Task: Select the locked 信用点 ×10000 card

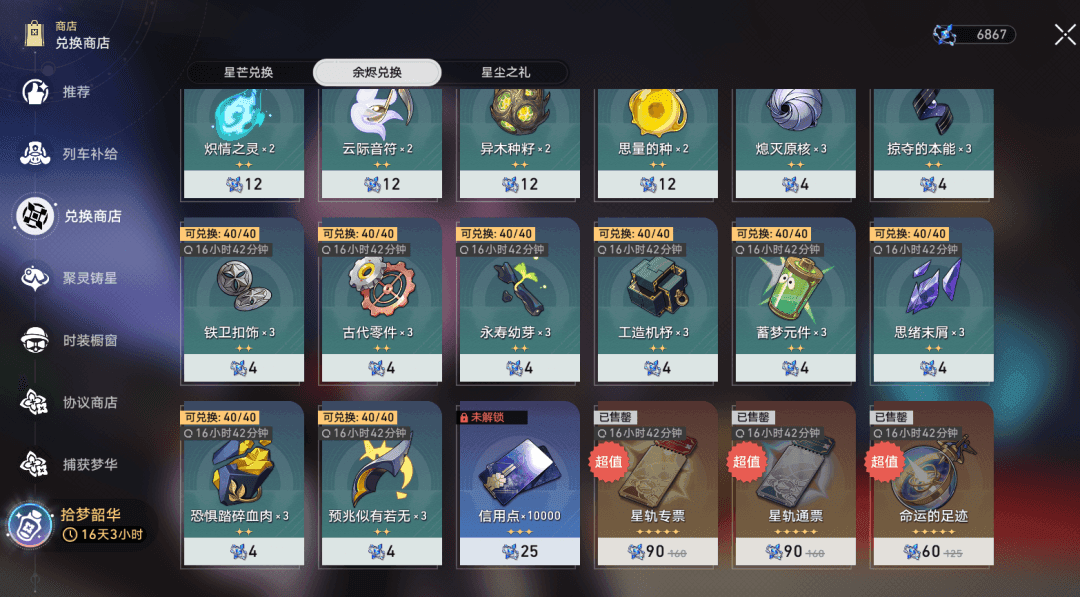Action: [x=518, y=483]
